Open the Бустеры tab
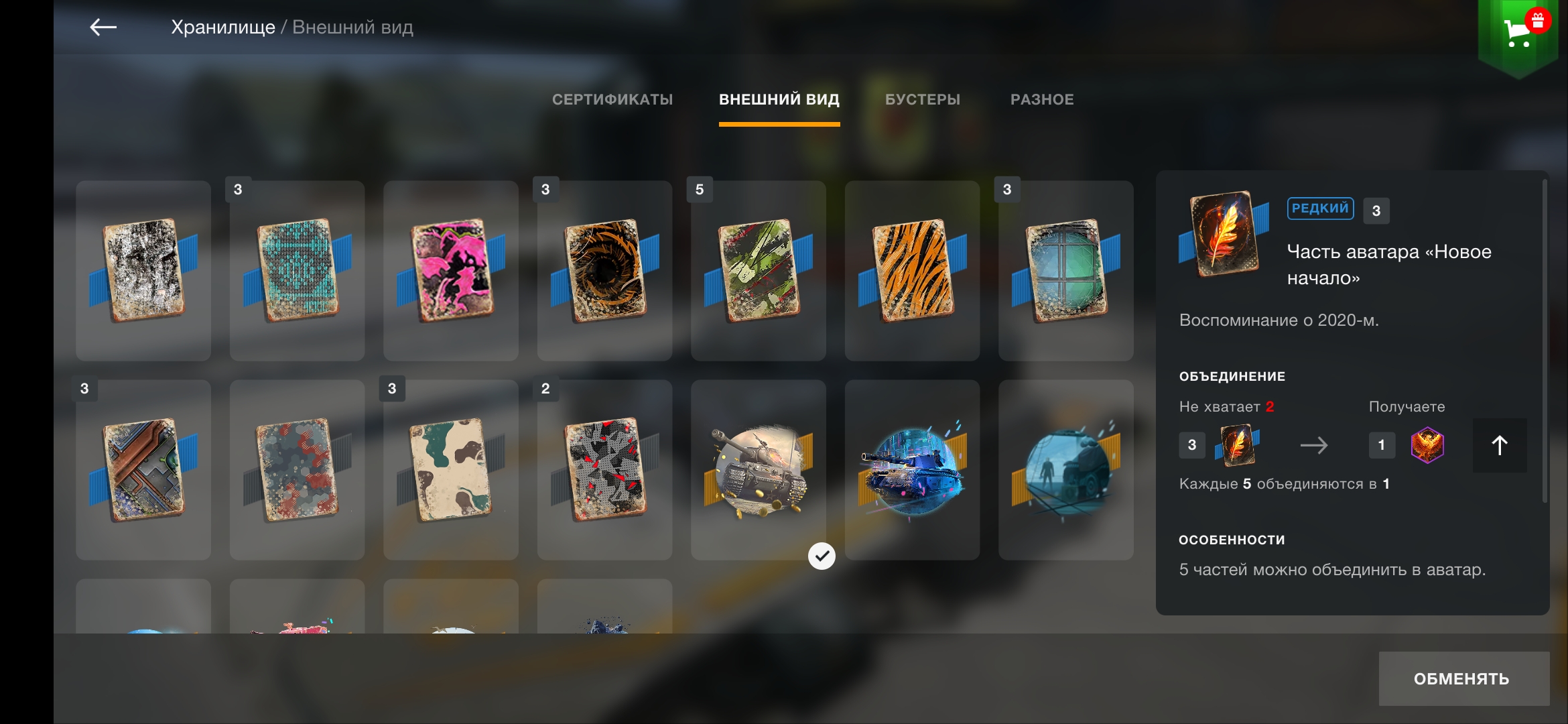This screenshot has height=724, width=1568. (922, 100)
